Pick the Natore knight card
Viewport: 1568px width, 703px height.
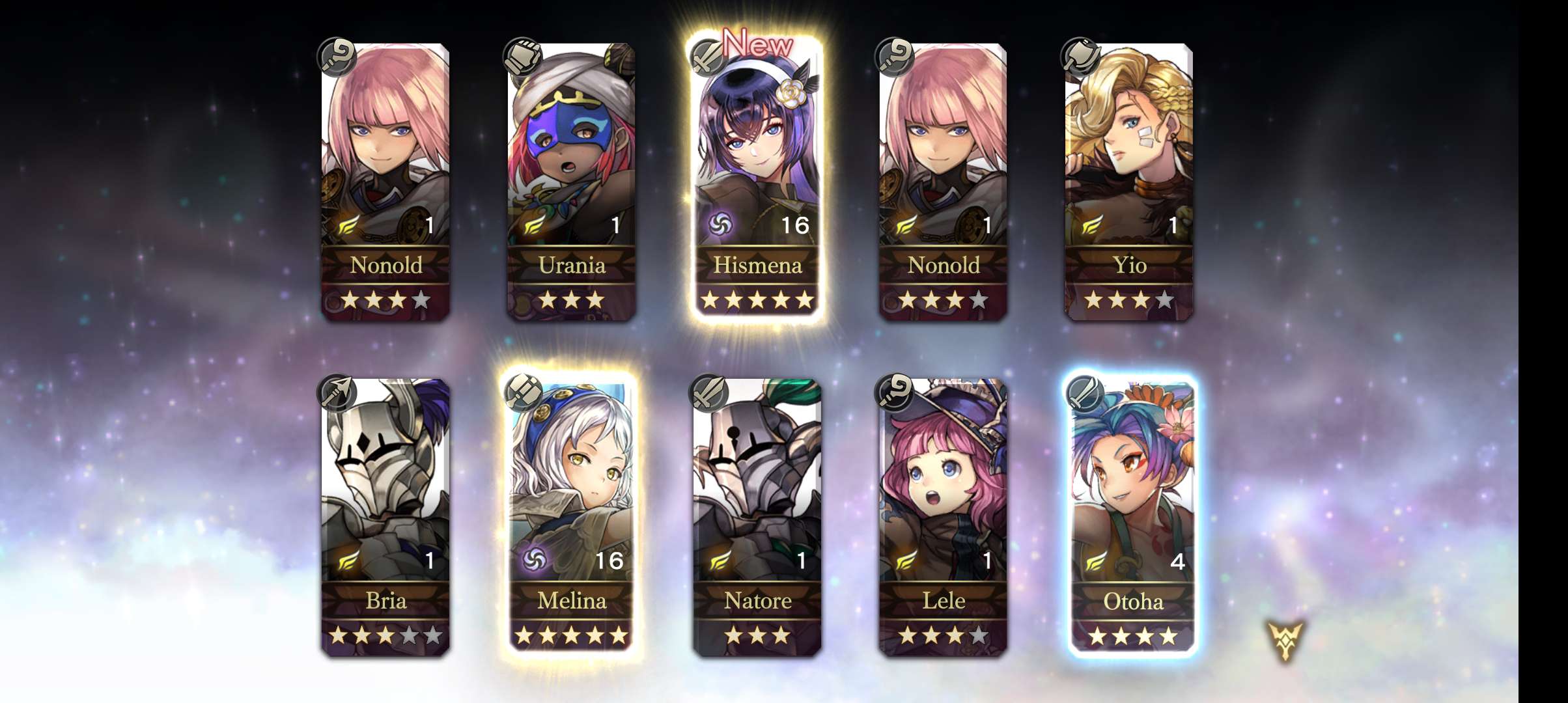(757, 517)
